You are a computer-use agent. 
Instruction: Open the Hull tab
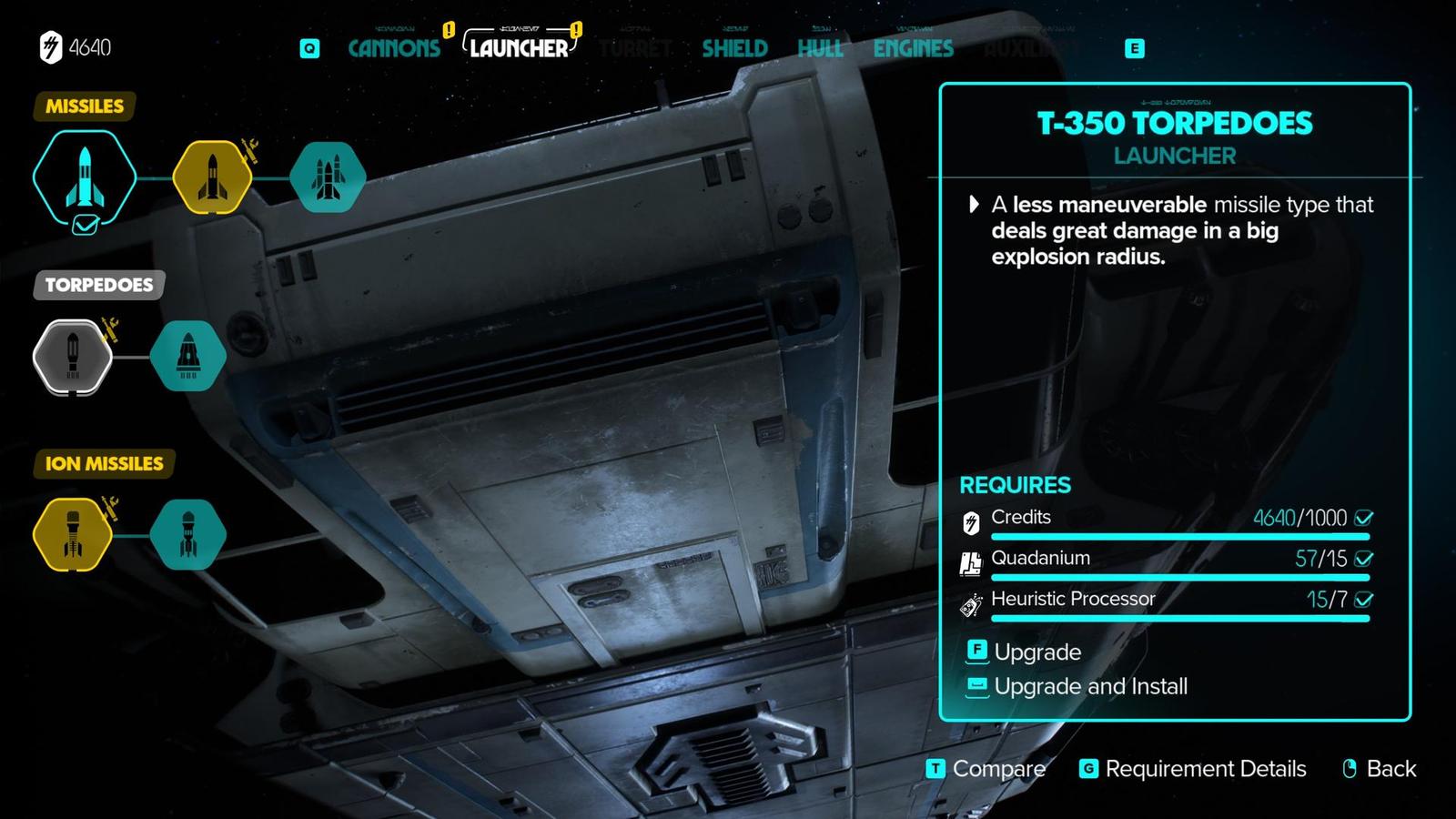[x=820, y=48]
